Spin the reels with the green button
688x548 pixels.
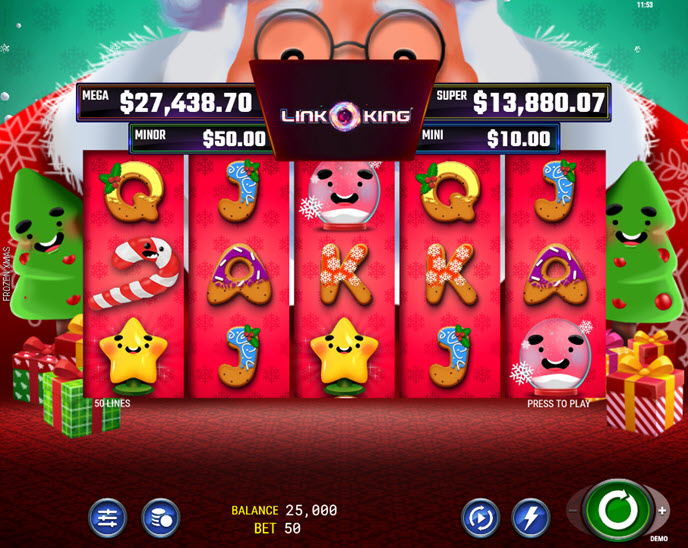(618, 511)
